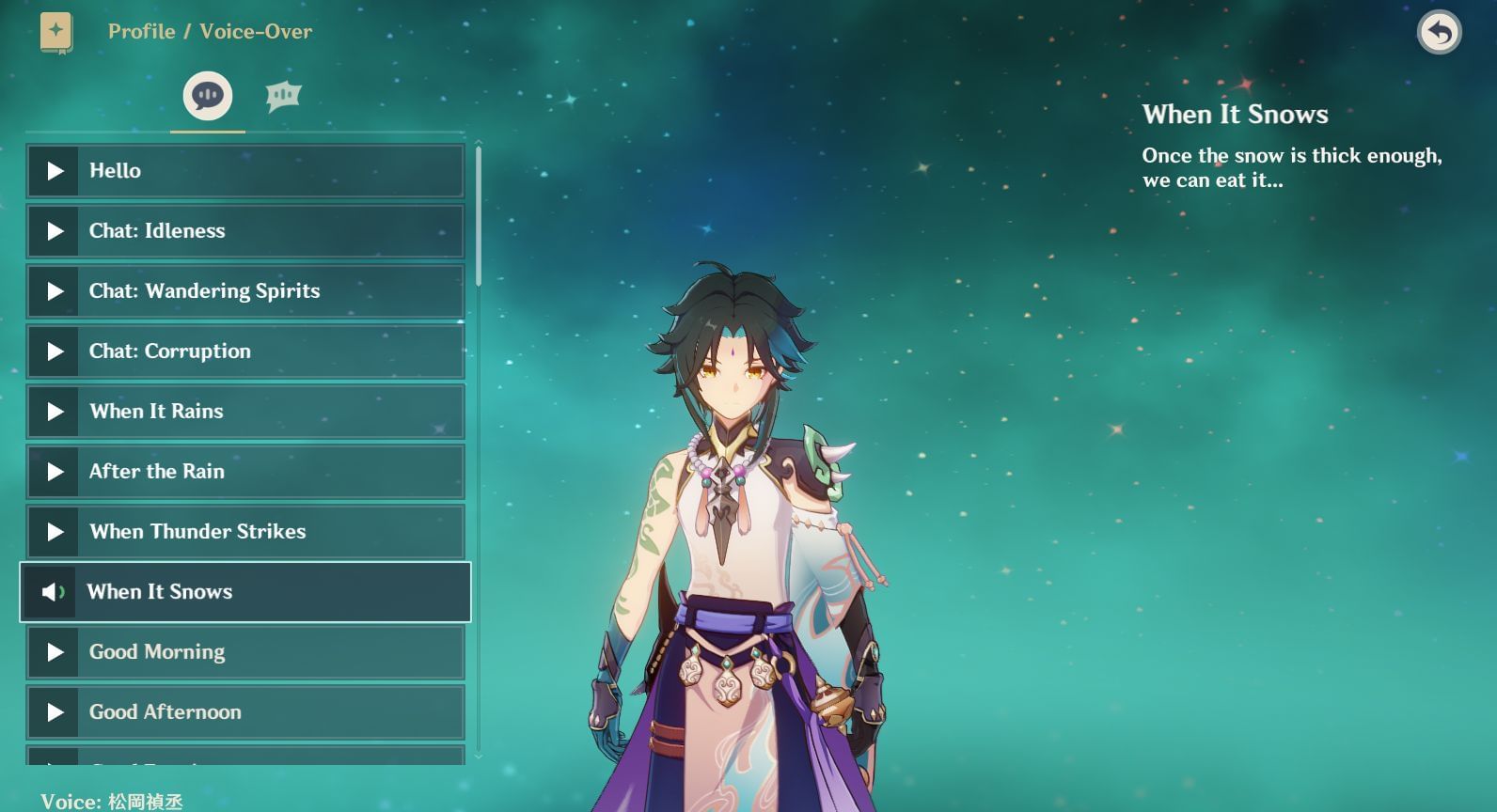Play the Chat: Corruption voice line

[54, 351]
